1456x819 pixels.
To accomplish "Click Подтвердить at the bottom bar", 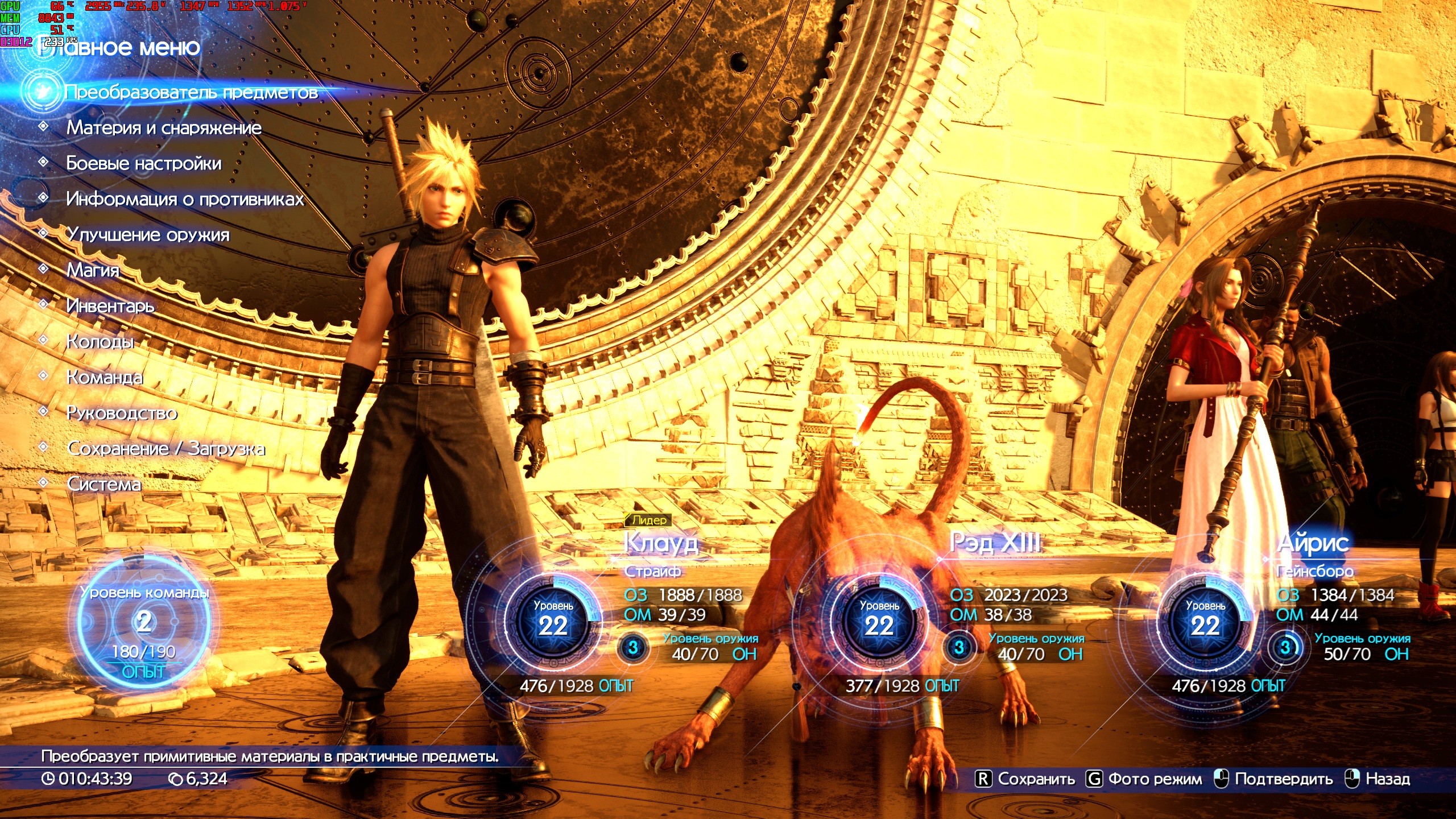I will (x=1274, y=779).
